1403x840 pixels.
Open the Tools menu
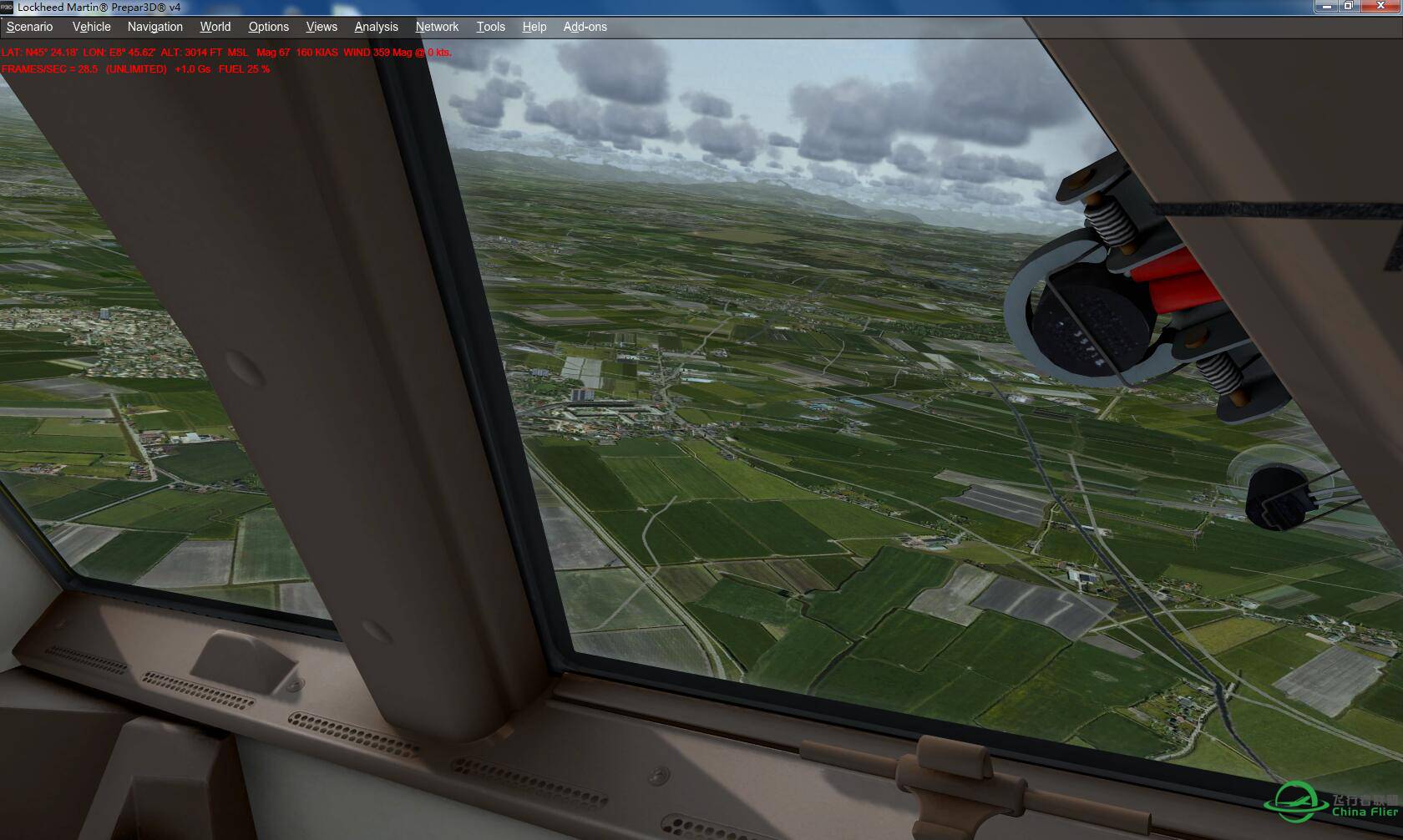(x=491, y=27)
